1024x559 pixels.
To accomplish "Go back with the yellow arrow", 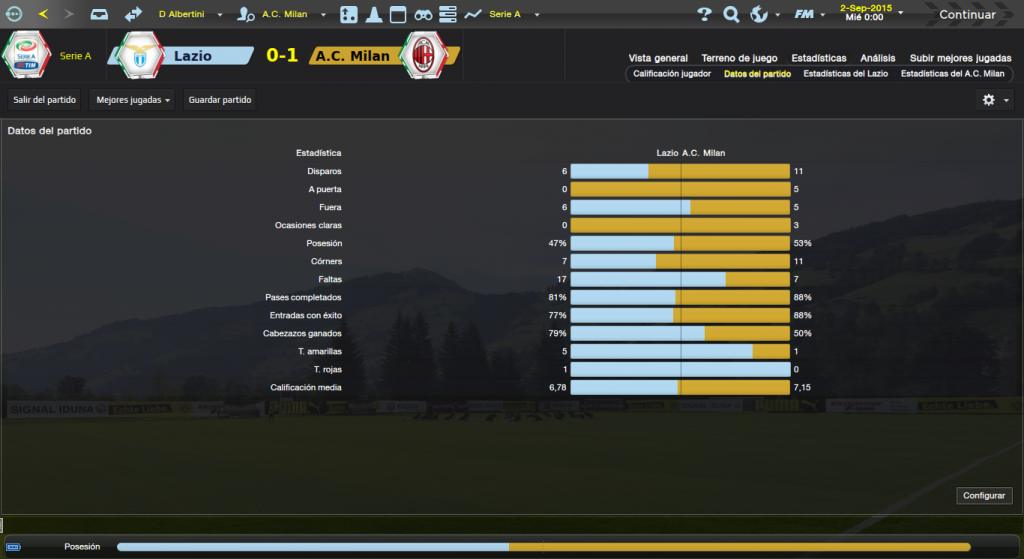I will [43, 15].
